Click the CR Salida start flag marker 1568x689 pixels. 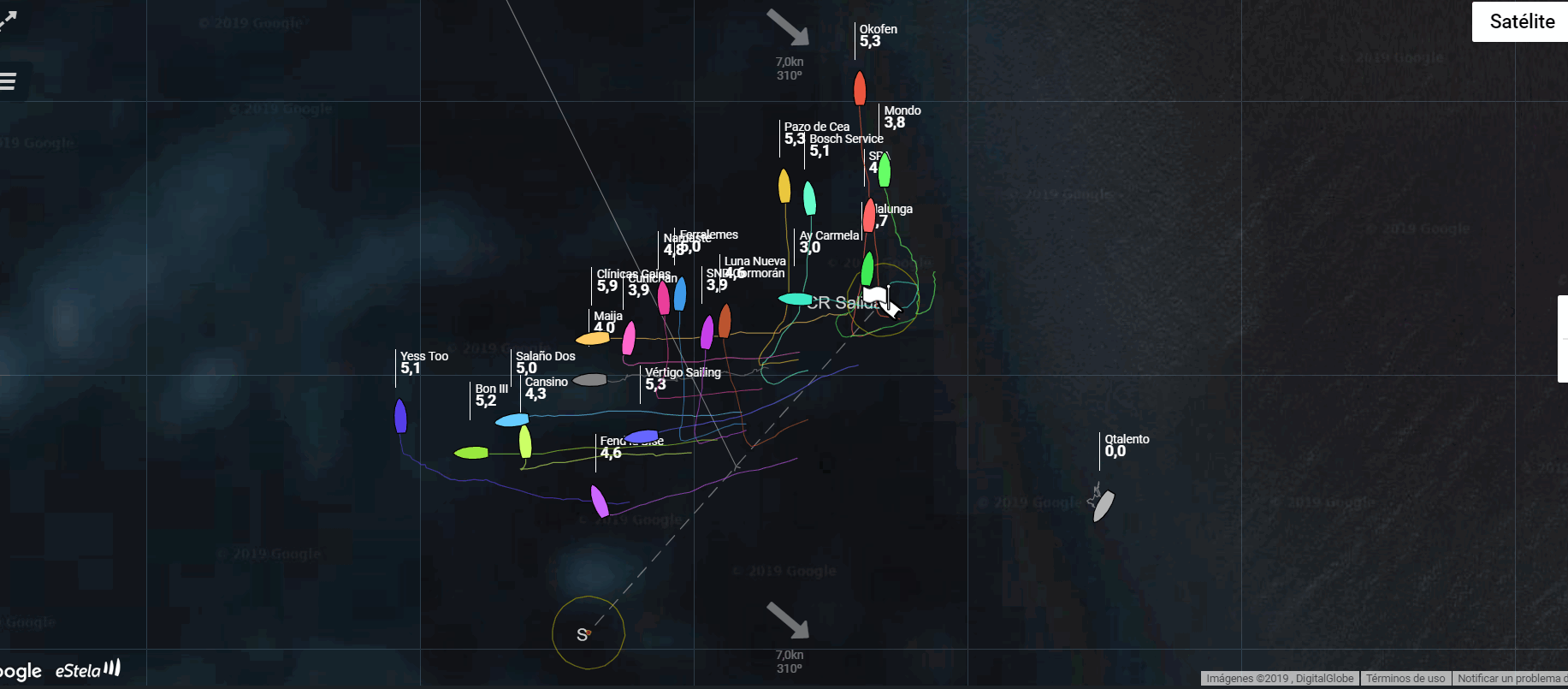(x=875, y=296)
